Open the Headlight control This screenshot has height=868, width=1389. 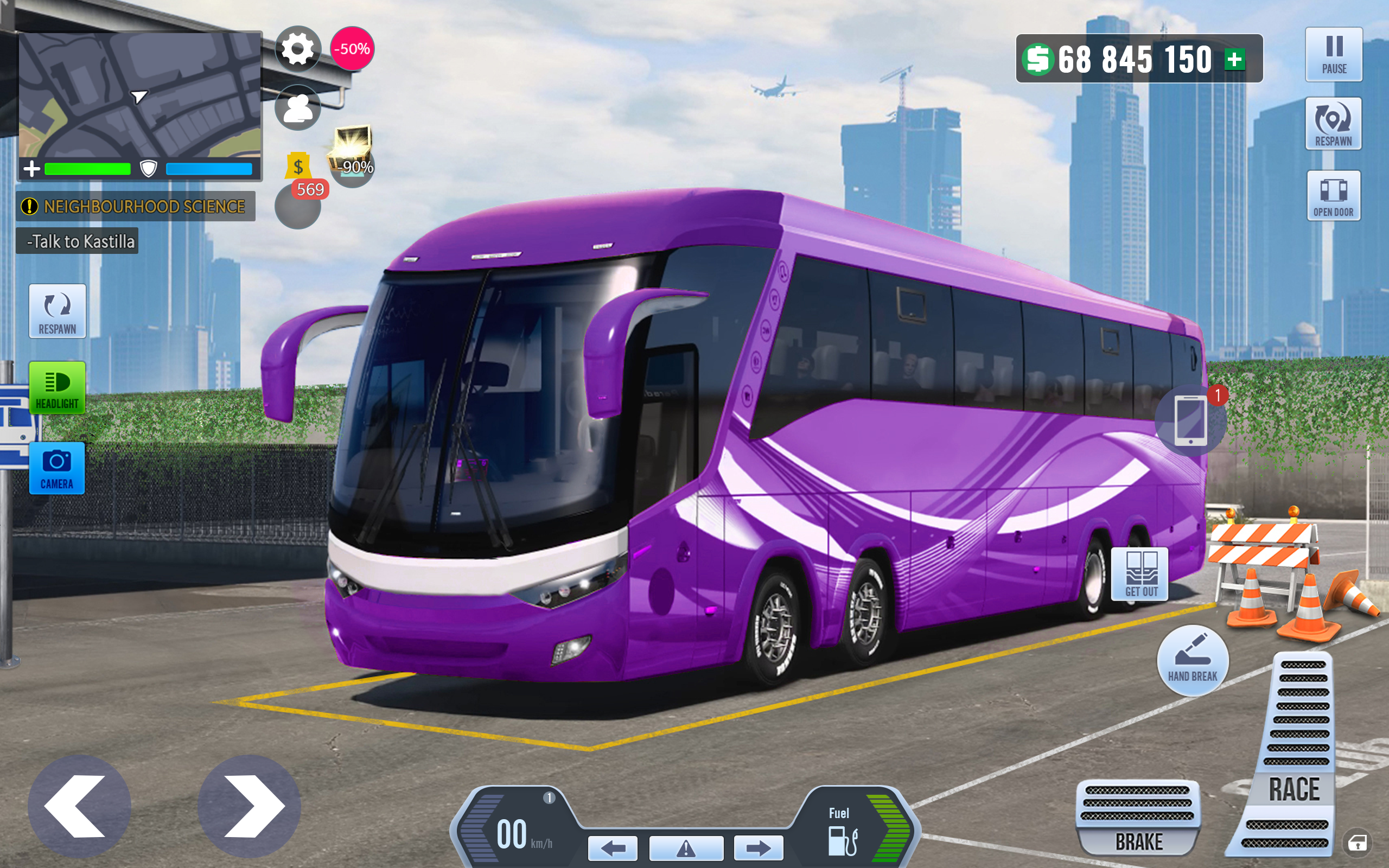[x=57, y=388]
